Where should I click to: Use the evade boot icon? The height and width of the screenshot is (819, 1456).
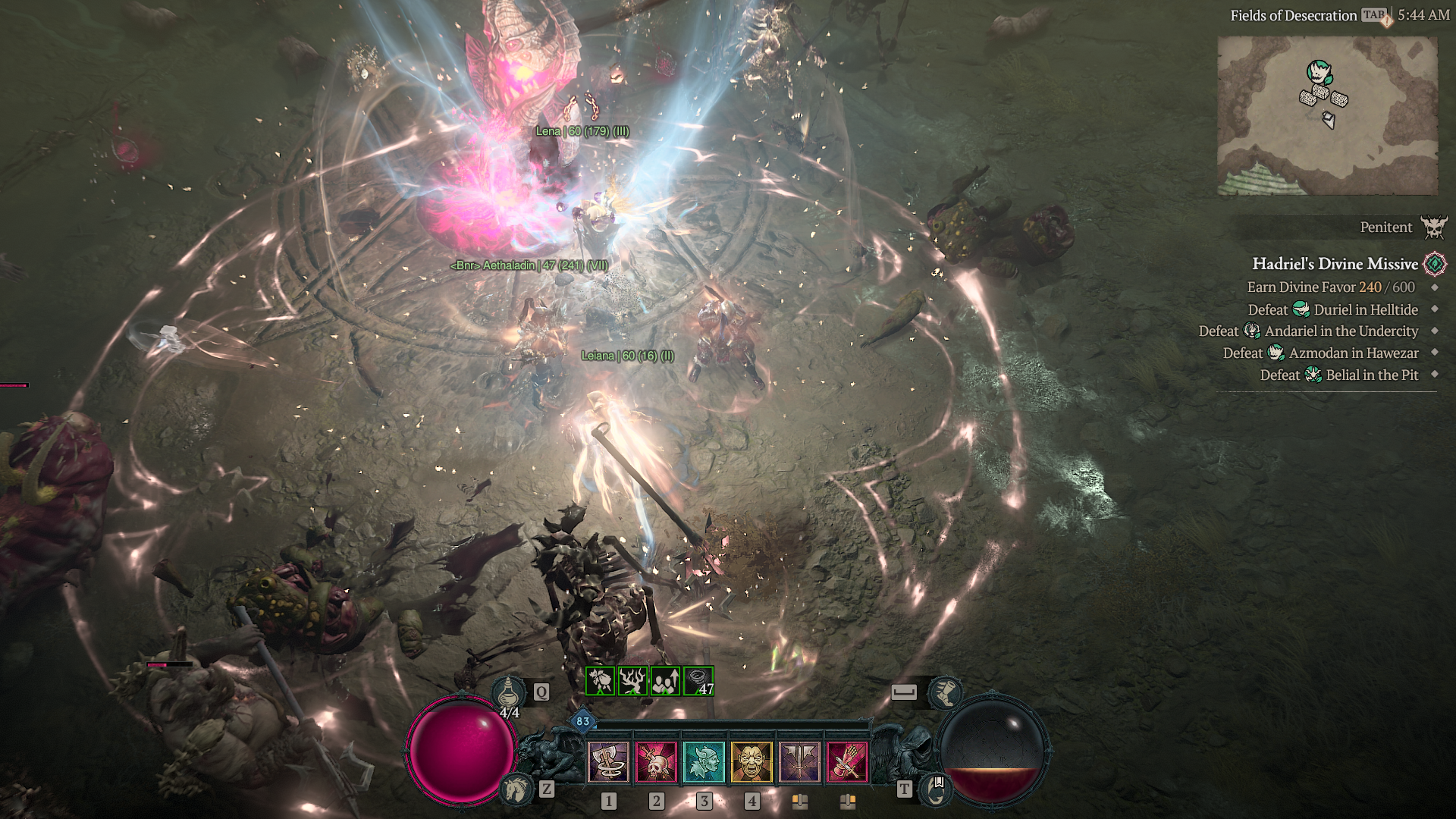click(944, 691)
